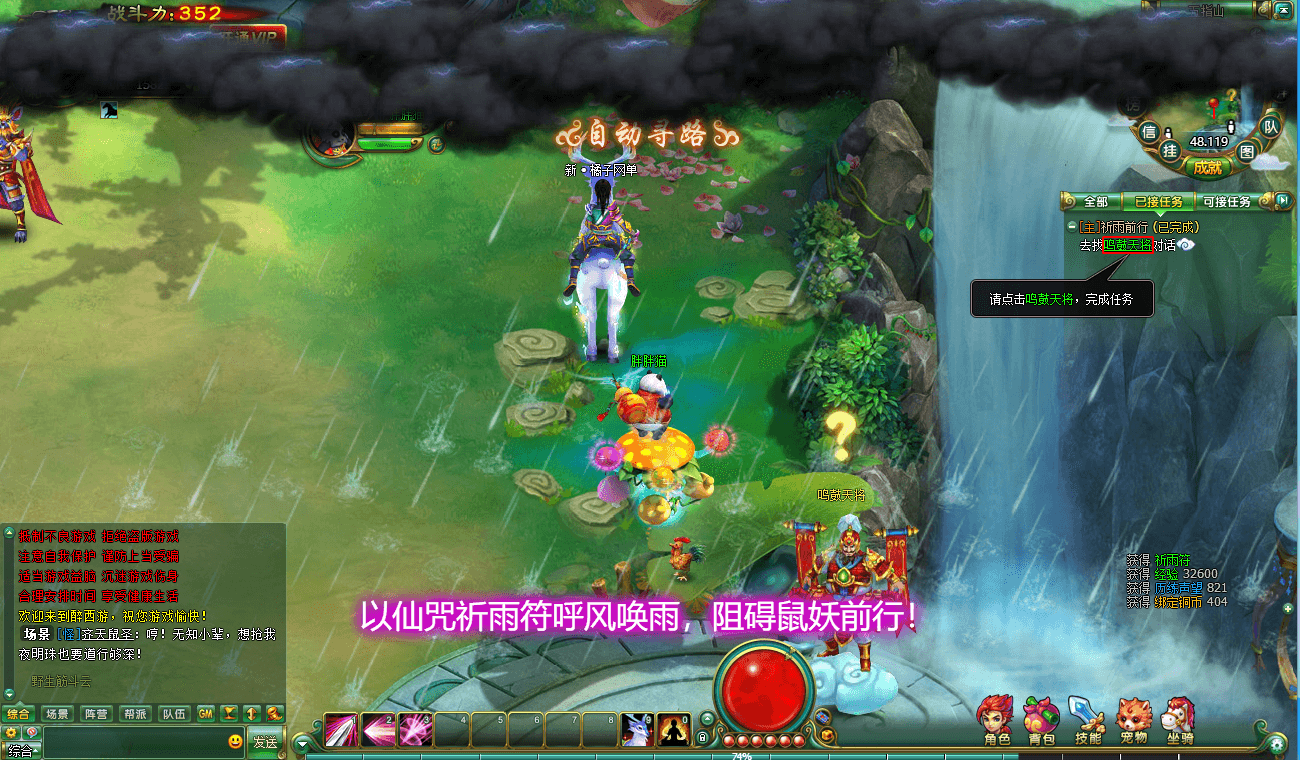
Task: Switch to the 全部 quest tab
Action: pos(1097,202)
